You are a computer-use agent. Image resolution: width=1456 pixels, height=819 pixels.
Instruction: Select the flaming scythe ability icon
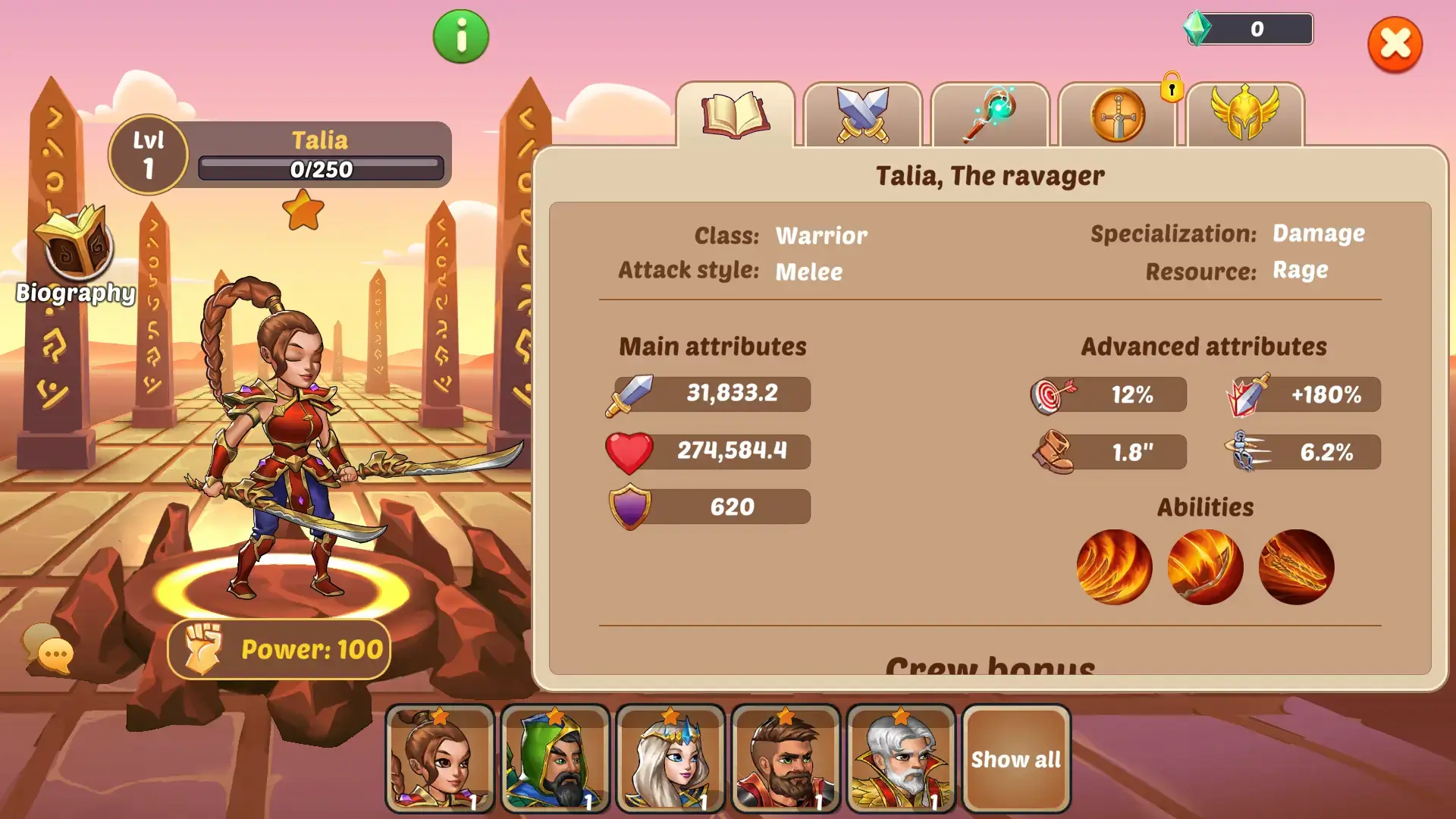1205,566
